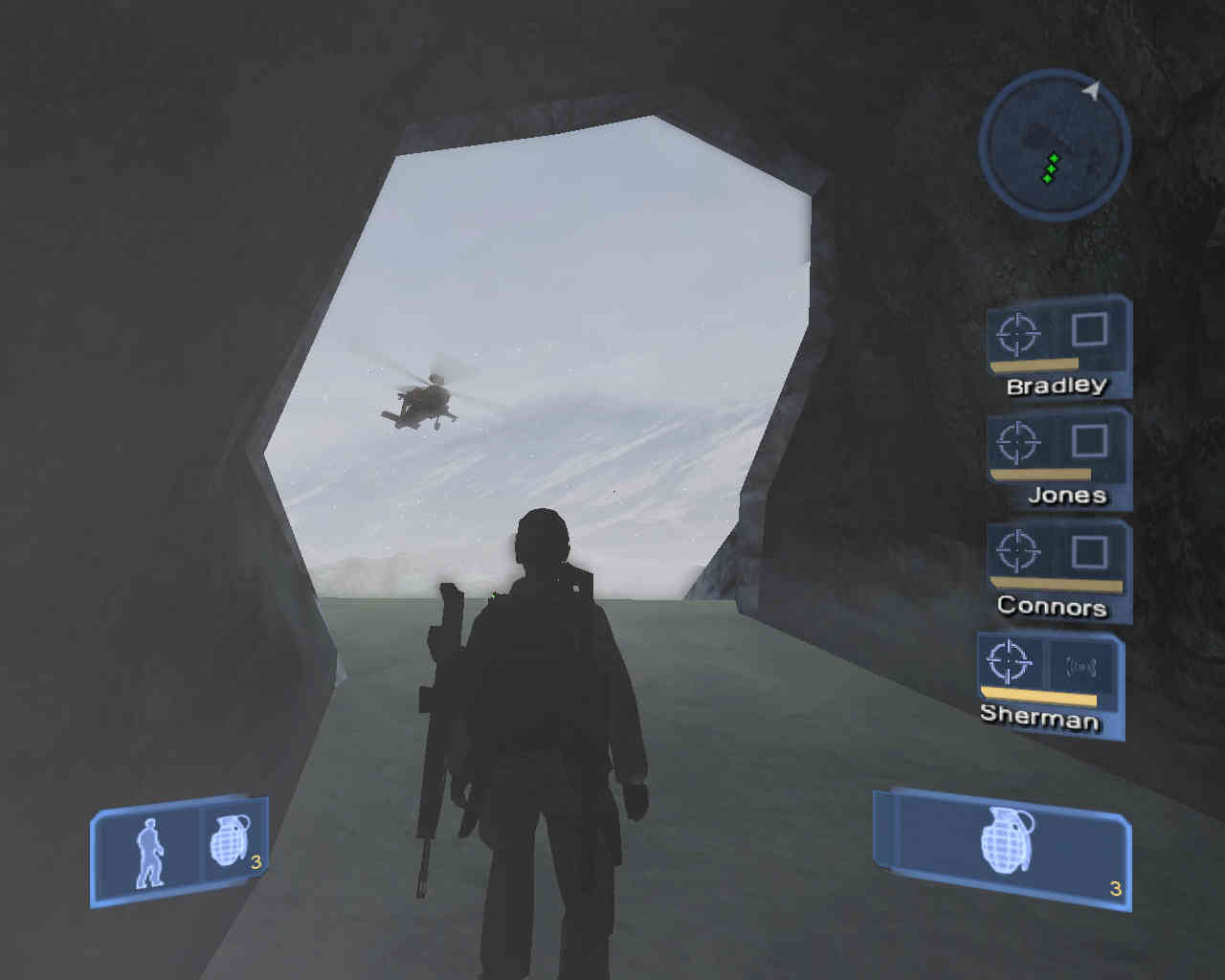1225x980 pixels.
Task: Select Sherman's crosshair order icon
Action: (1010, 661)
